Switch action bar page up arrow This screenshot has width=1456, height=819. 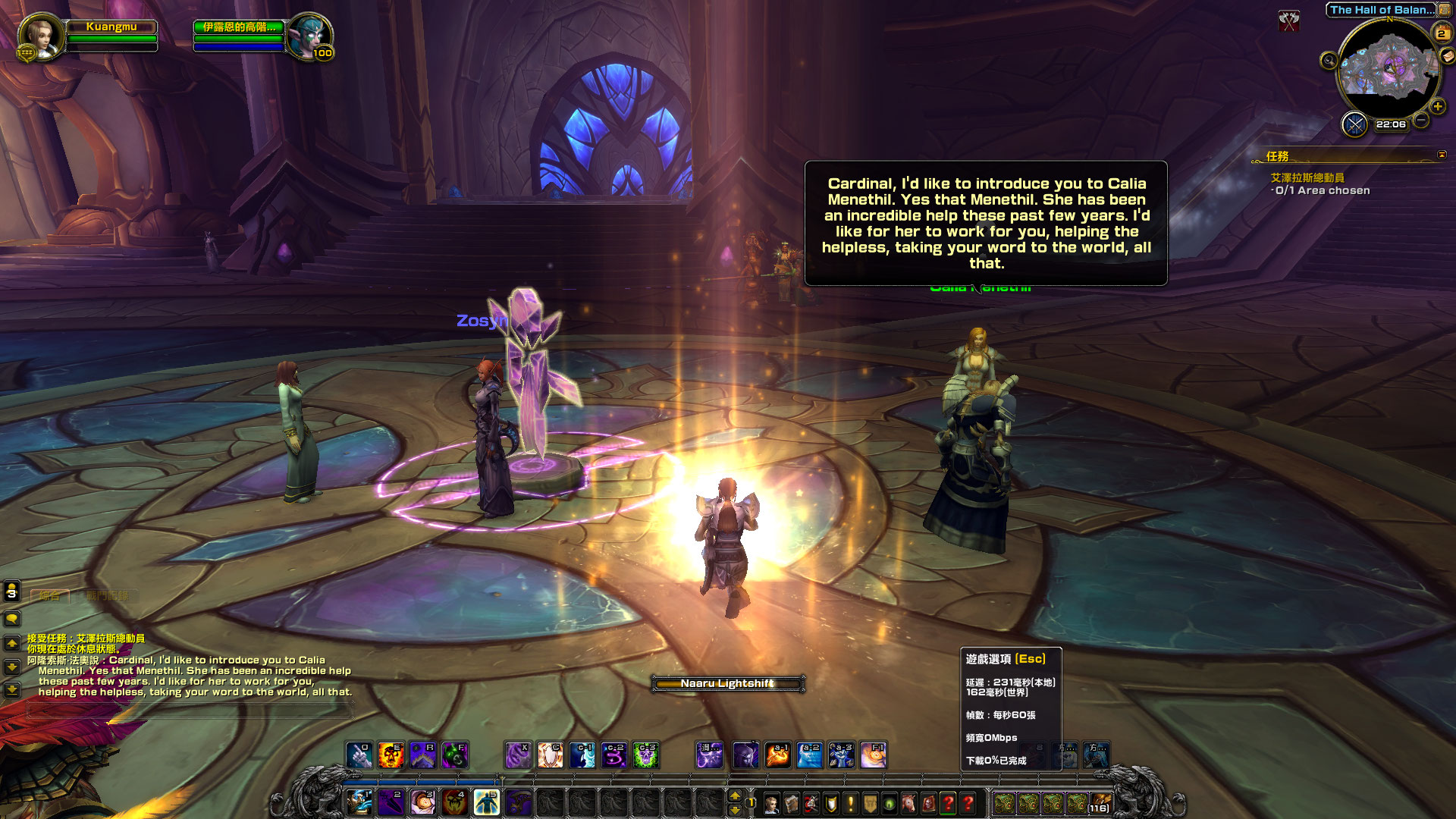pyautogui.click(x=734, y=795)
